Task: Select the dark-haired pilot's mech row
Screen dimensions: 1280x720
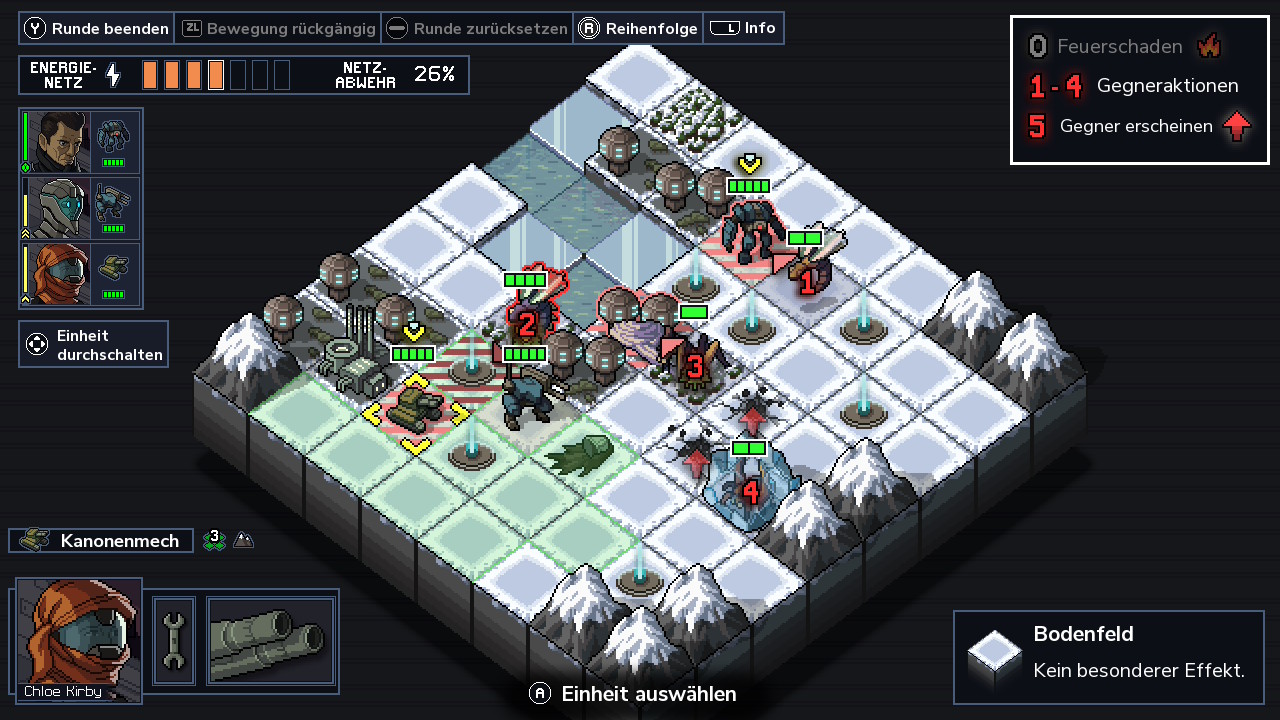Action: click(x=81, y=142)
